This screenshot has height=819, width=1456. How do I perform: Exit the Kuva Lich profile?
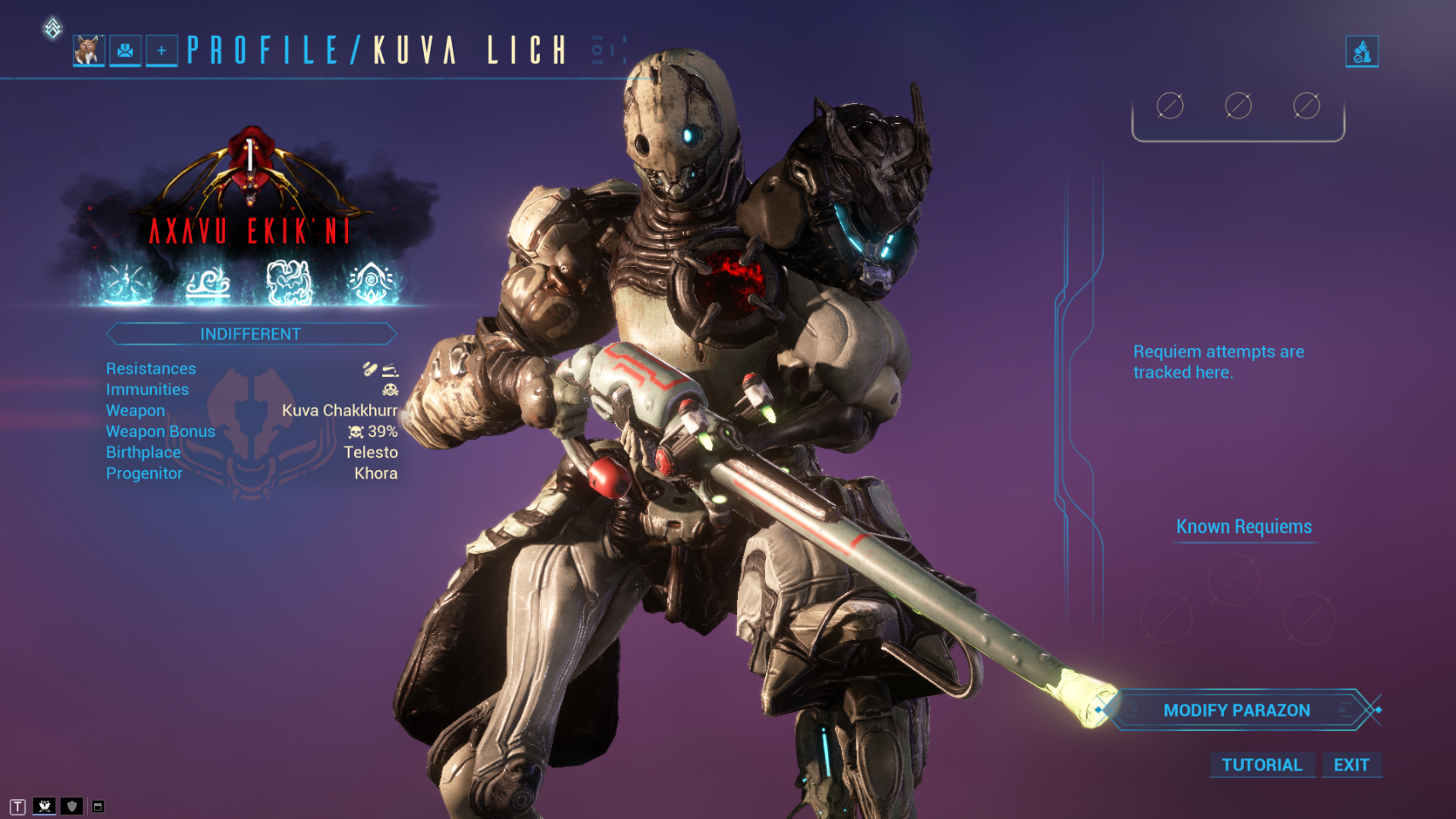tap(1351, 764)
